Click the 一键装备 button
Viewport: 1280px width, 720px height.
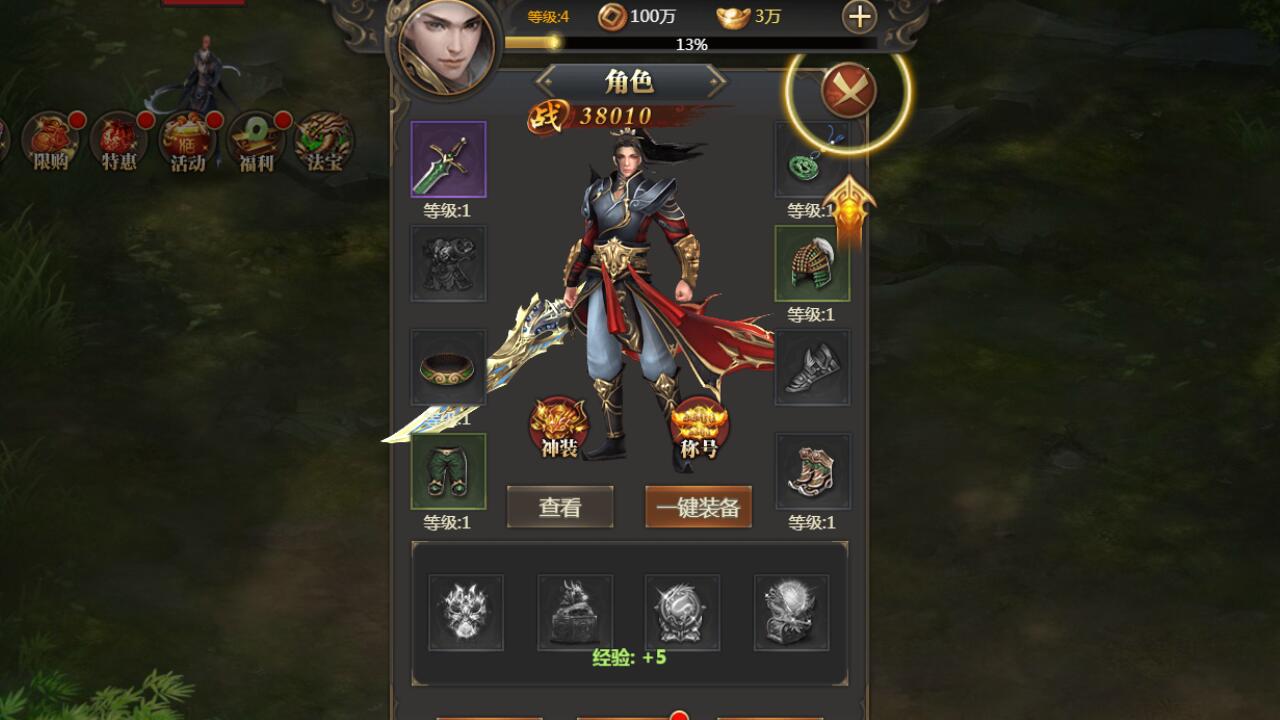coord(698,507)
